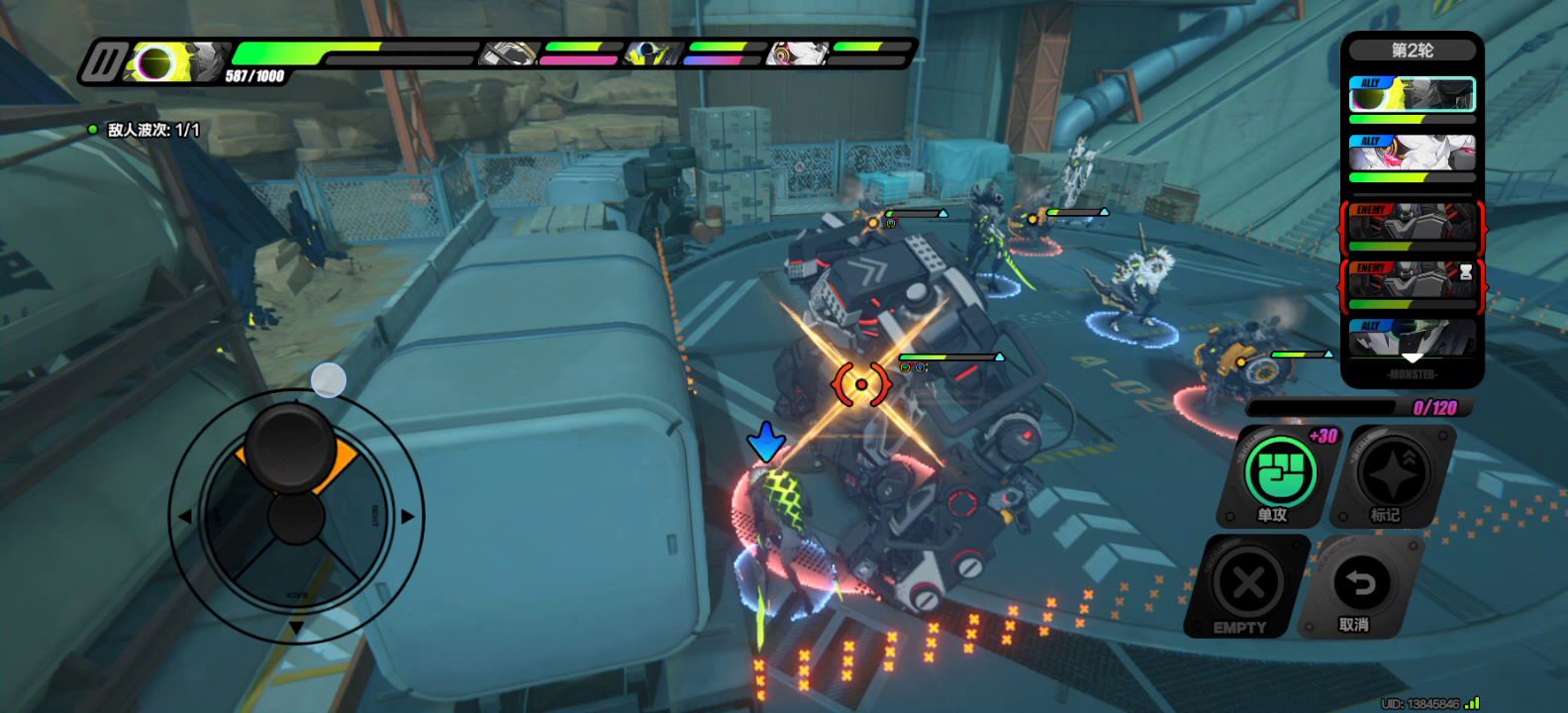Tap the EMPTY skill slot
The width and height of the screenshot is (1568, 713).
coord(1247,584)
